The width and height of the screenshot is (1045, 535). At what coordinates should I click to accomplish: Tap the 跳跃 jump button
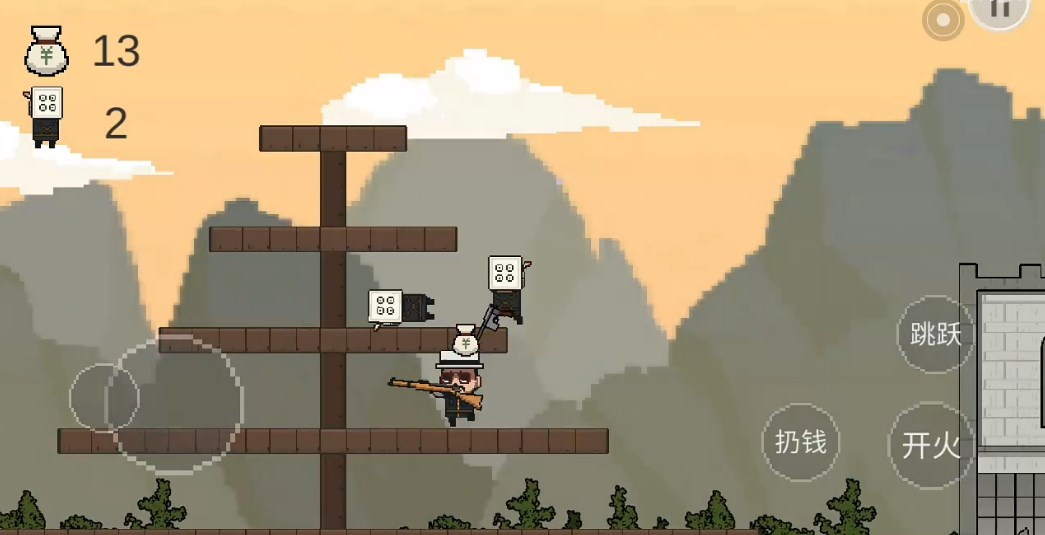pyautogui.click(x=935, y=334)
